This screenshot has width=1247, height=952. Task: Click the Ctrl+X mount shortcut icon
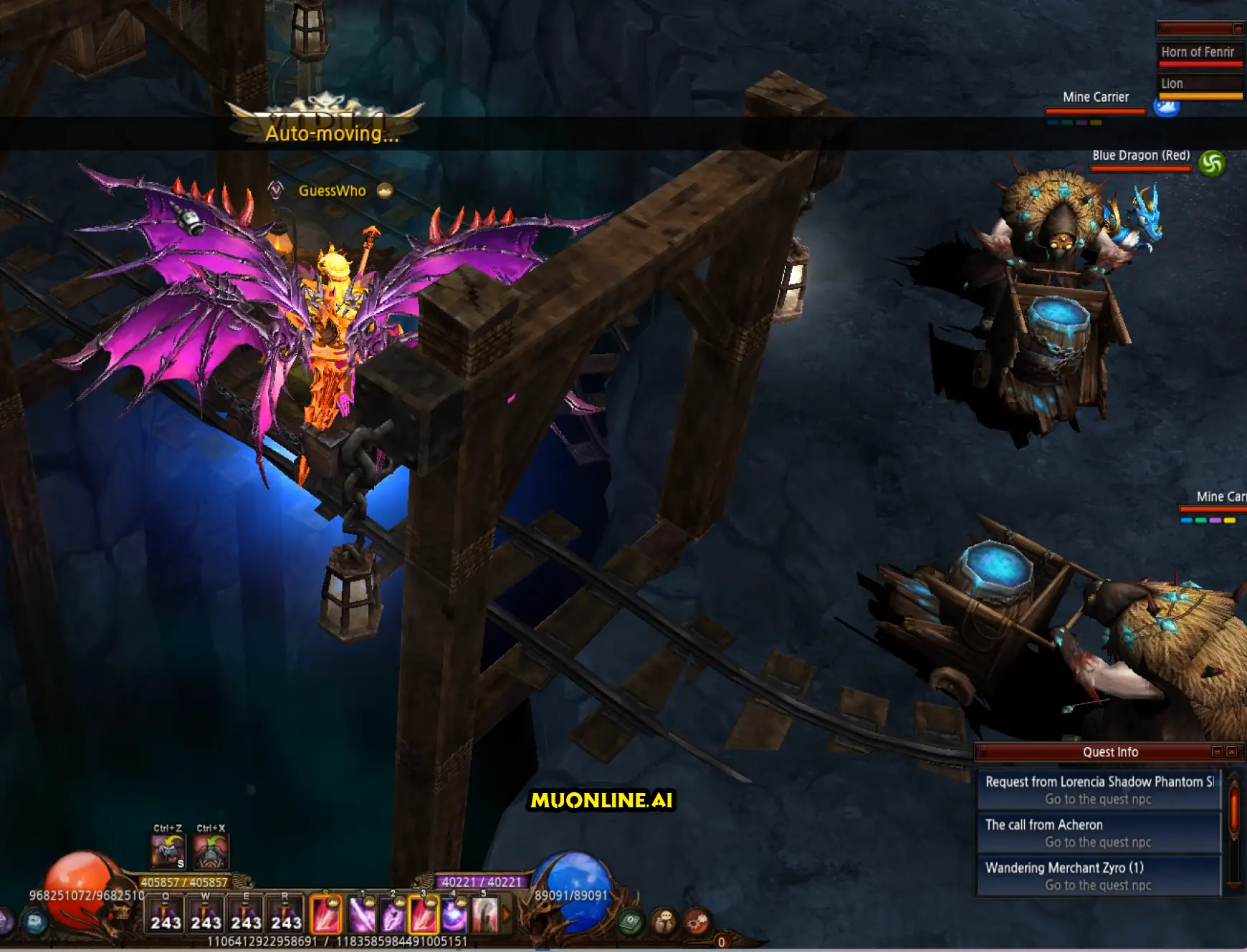click(211, 852)
